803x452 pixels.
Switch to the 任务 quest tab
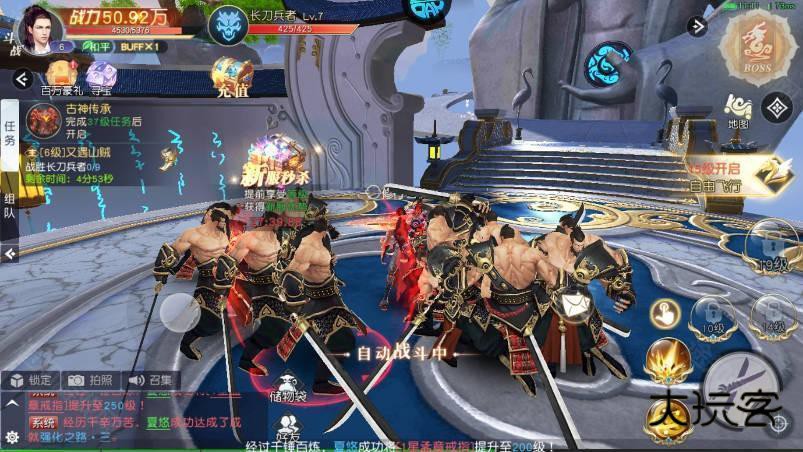coord(10,133)
